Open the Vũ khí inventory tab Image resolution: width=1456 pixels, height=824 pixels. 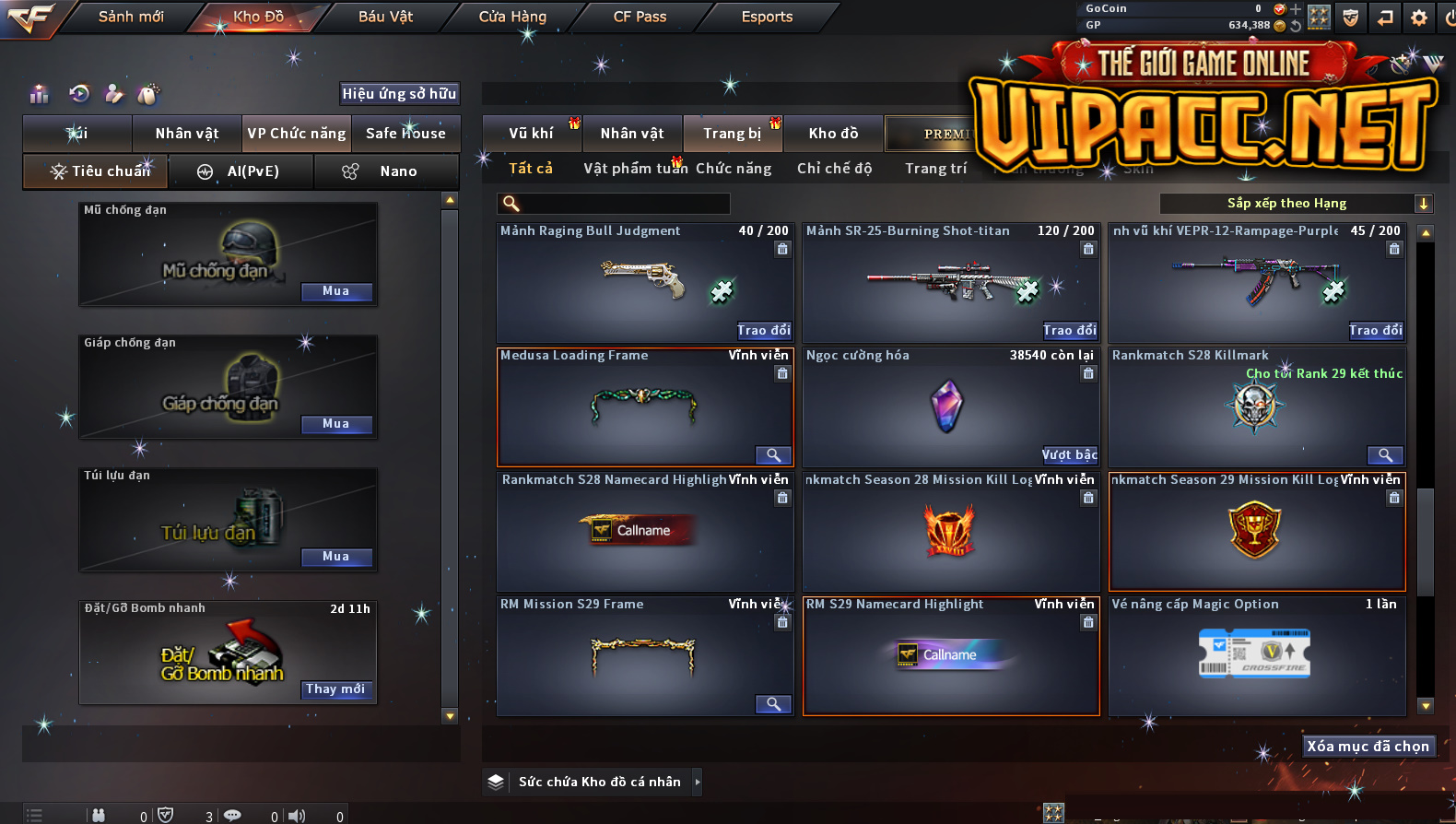point(532,134)
